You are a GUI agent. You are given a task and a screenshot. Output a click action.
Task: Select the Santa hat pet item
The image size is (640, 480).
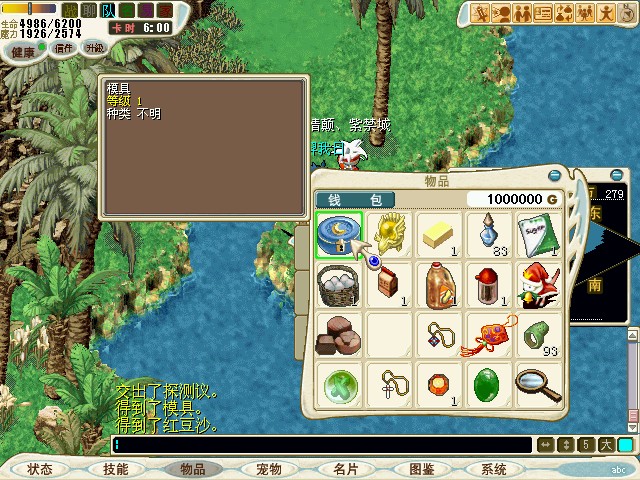[539, 285]
